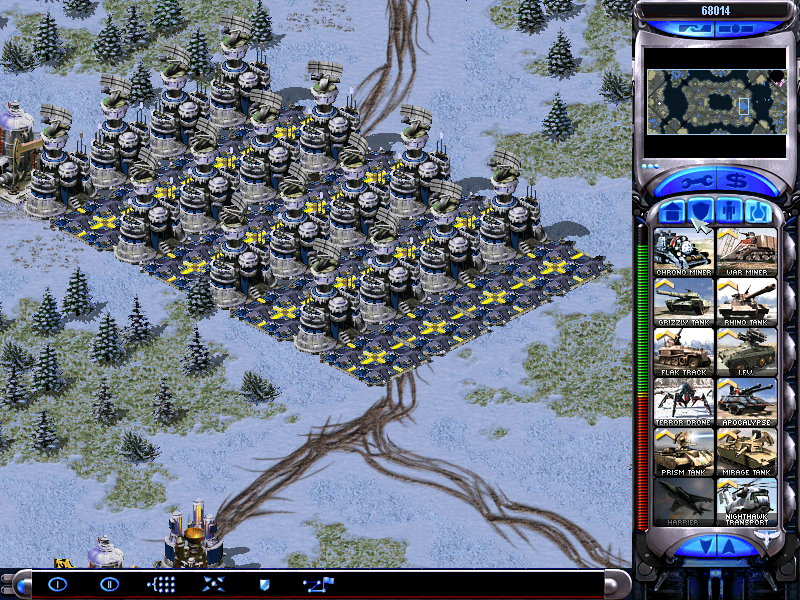Build a Nighthawk Transport

tap(746, 501)
